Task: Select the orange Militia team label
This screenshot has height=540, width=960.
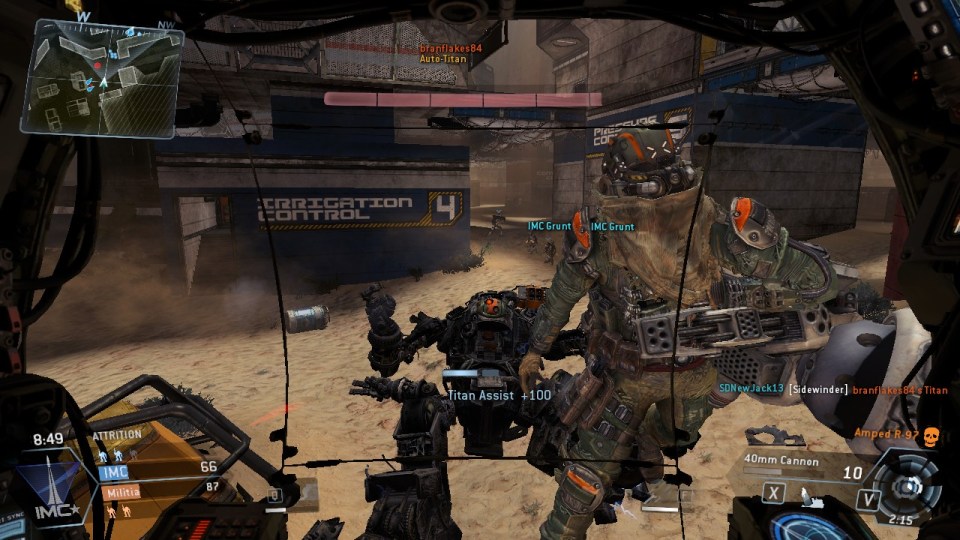Action: click(121, 491)
